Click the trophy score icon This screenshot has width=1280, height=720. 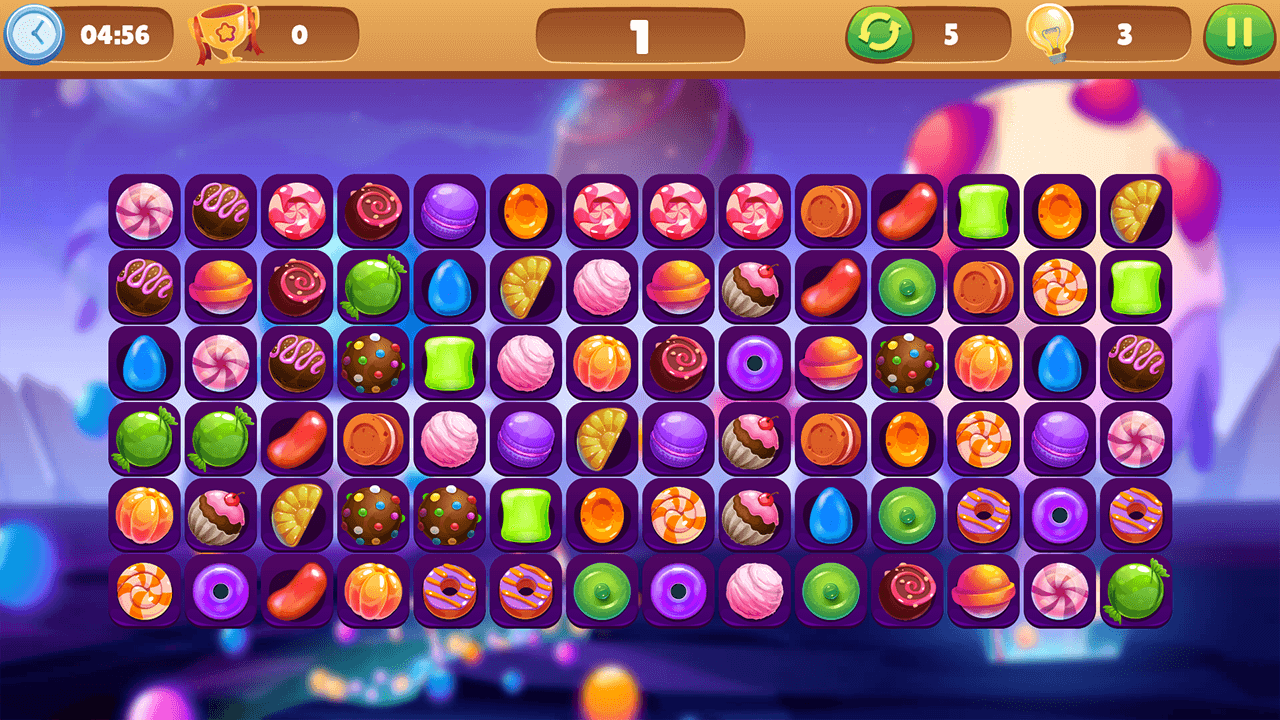click(x=222, y=36)
